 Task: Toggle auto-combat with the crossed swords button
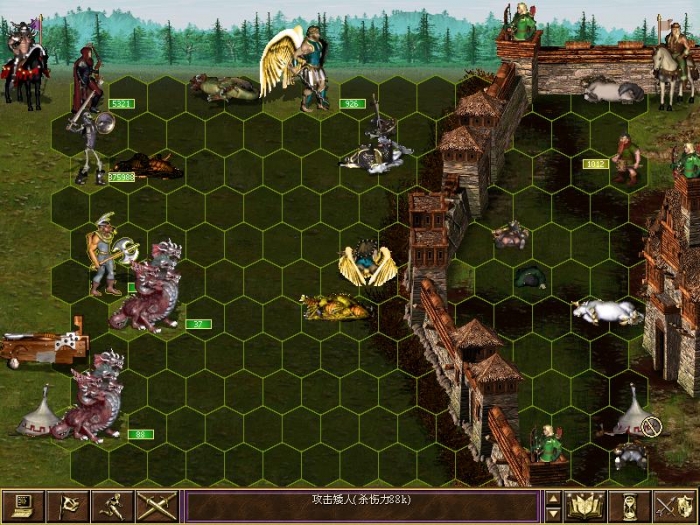click(157, 506)
